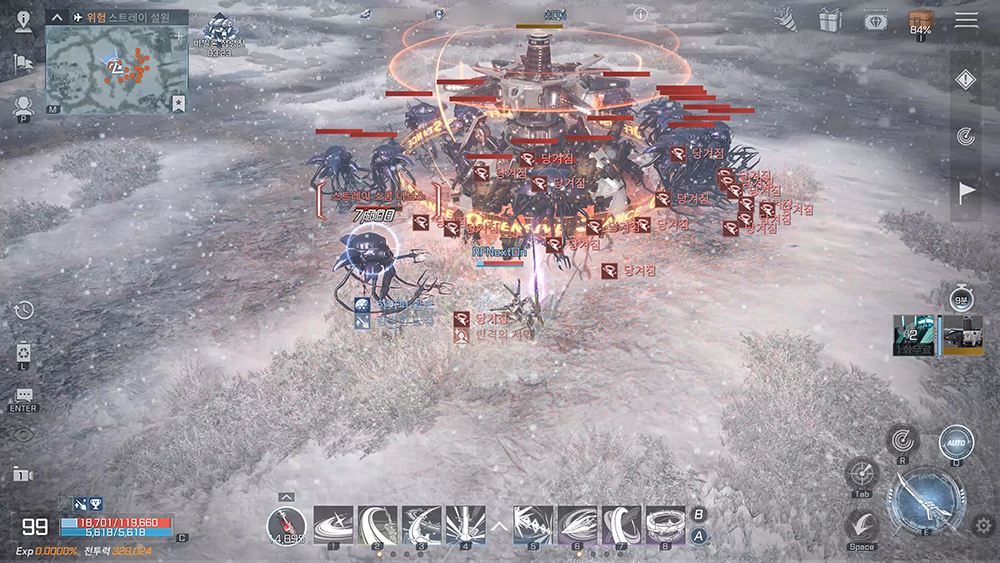Open the location info pin icon

coord(24,22)
